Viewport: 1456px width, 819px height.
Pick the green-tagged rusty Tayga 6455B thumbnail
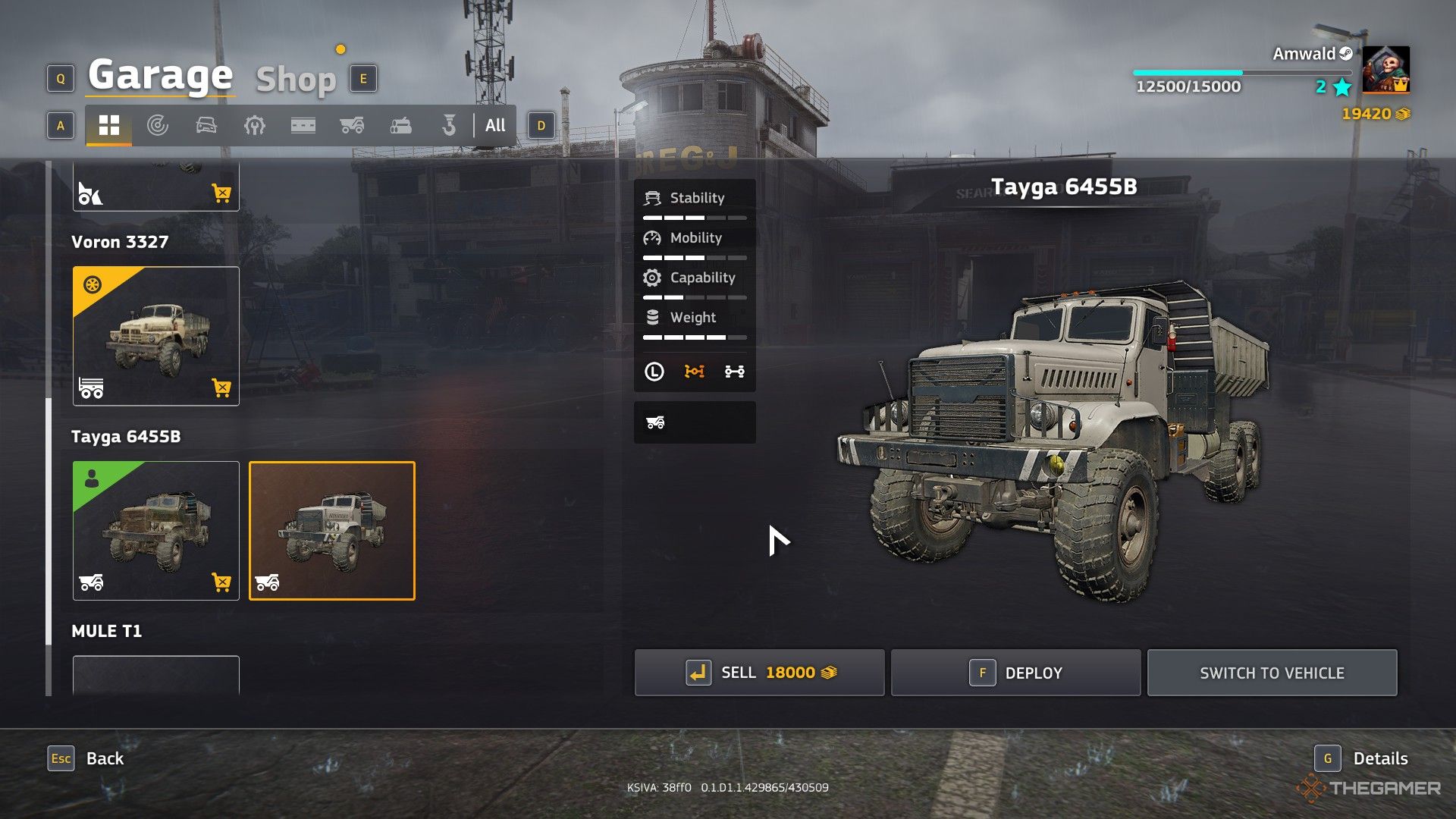[156, 531]
